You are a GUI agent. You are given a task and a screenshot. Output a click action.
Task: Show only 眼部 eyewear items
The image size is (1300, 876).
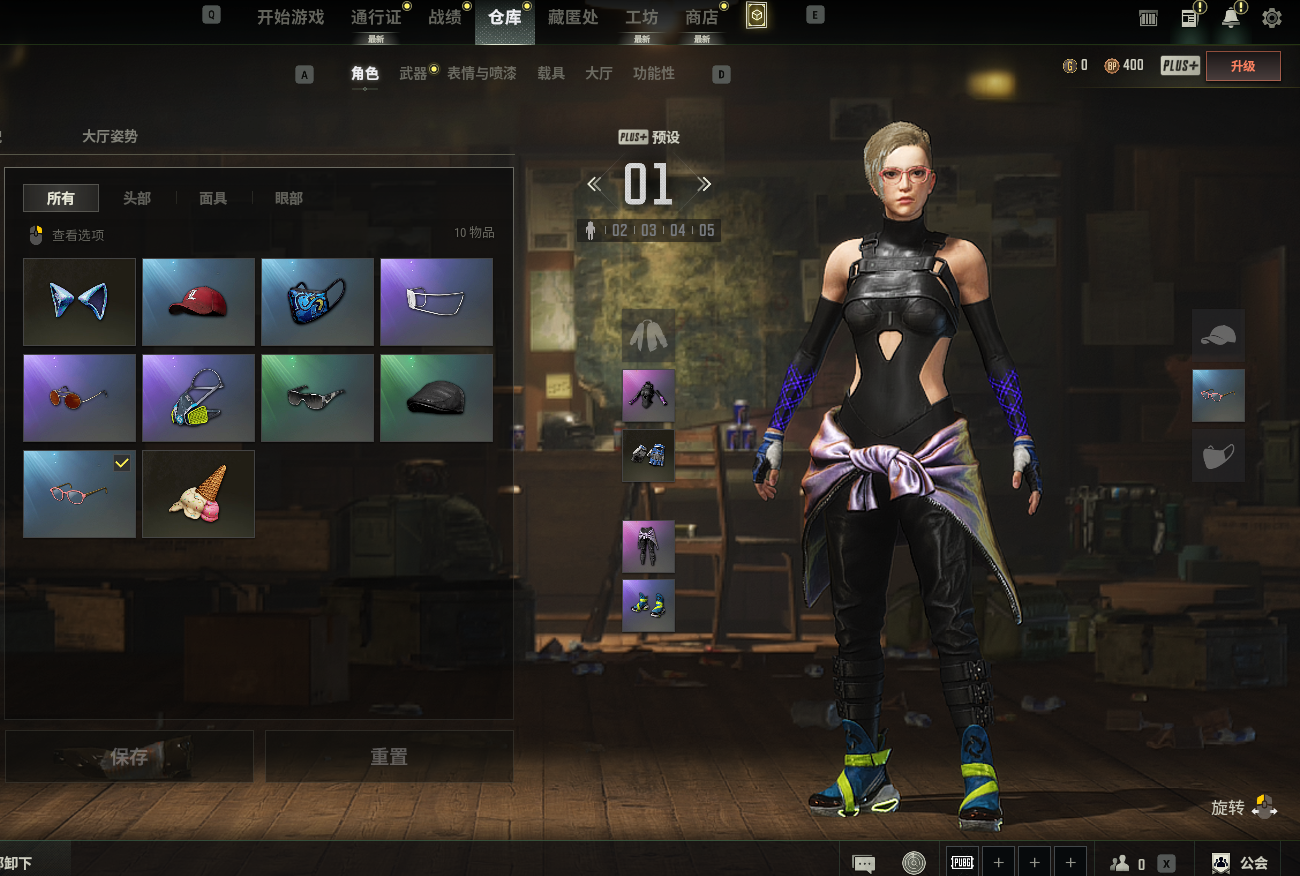coord(289,198)
